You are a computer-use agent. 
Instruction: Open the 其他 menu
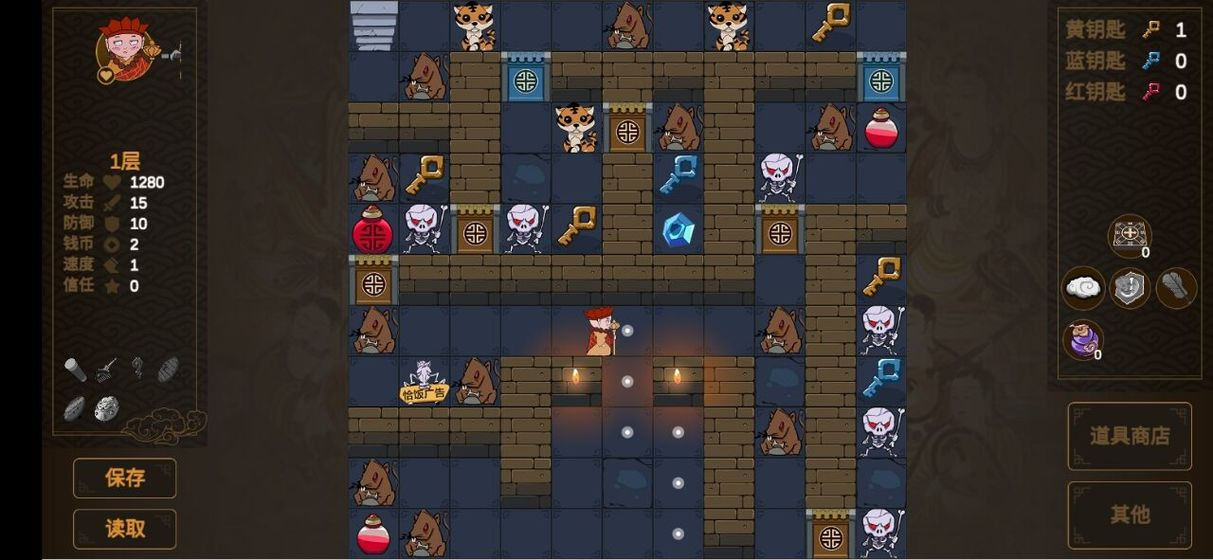pos(1129,515)
